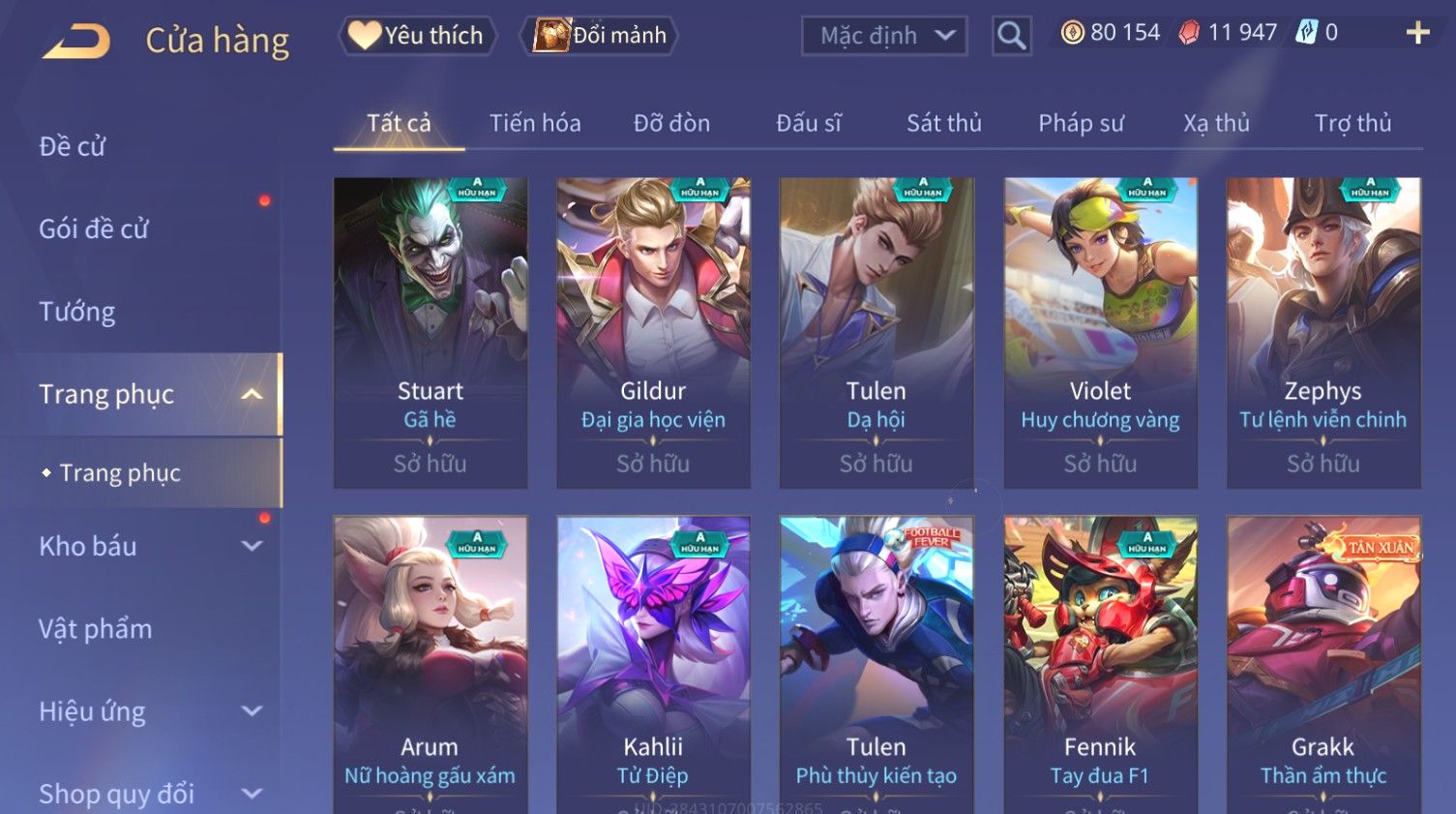Add currency with the plus button
The height and width of the screenshot is (814, 1456).
pos(1417,33)
